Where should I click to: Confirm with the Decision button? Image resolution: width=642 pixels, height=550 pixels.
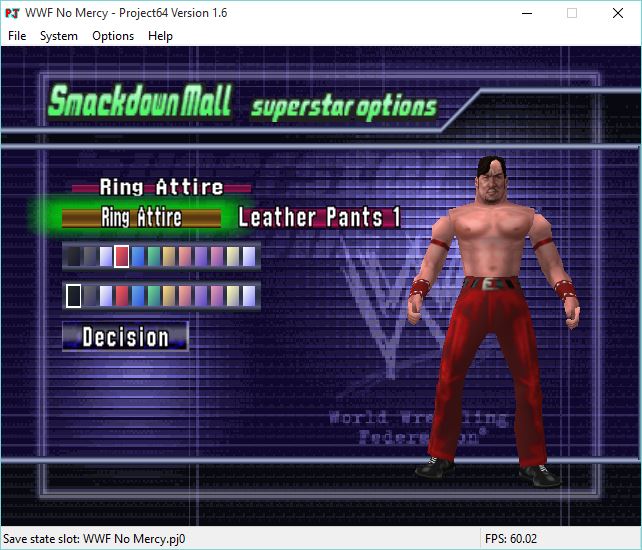coord(125,337)
